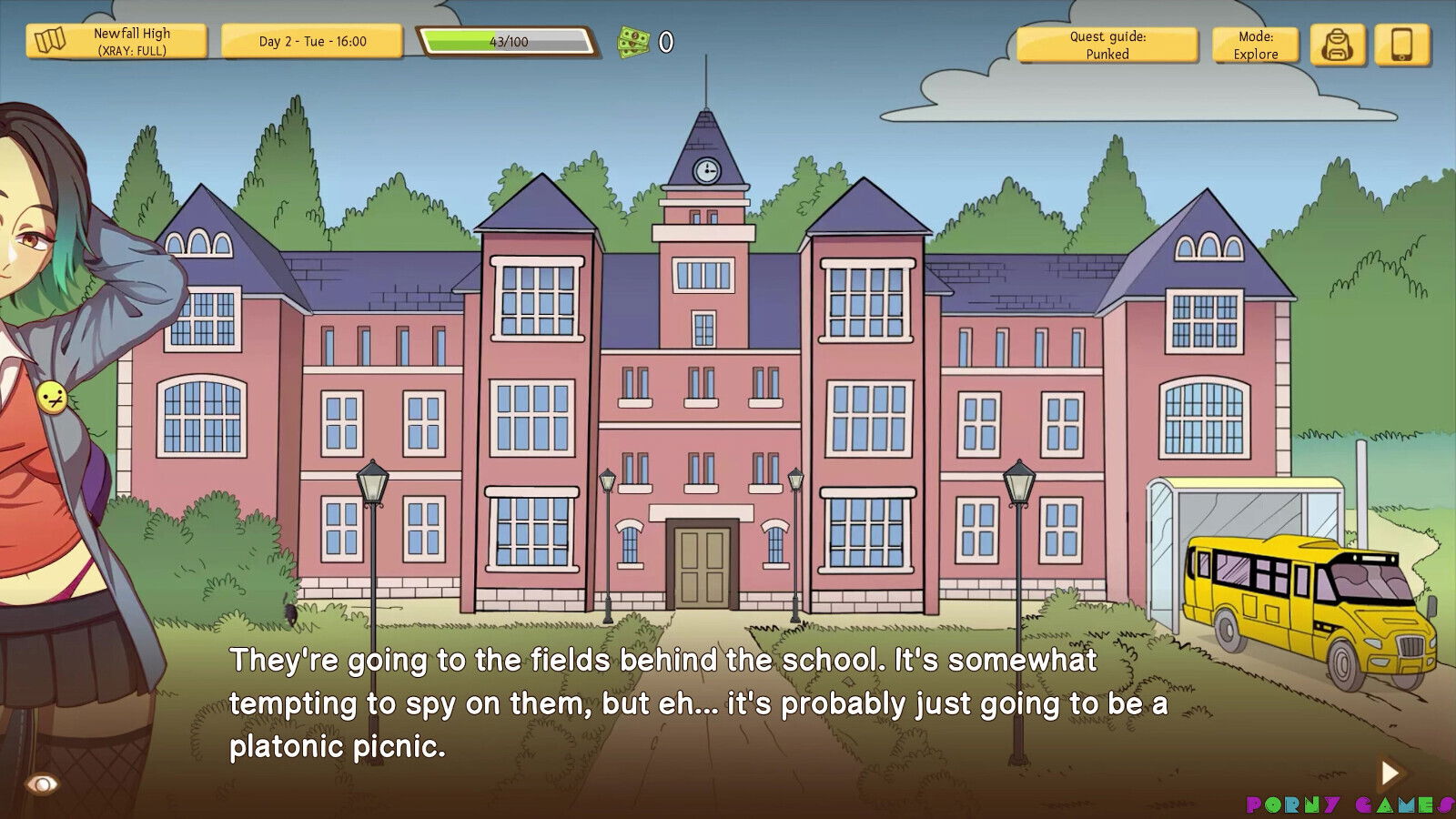Screen dimensions: 1456x819
Task: Click the Day 2 Tue 16:00 time button
Action: [311, 42]
